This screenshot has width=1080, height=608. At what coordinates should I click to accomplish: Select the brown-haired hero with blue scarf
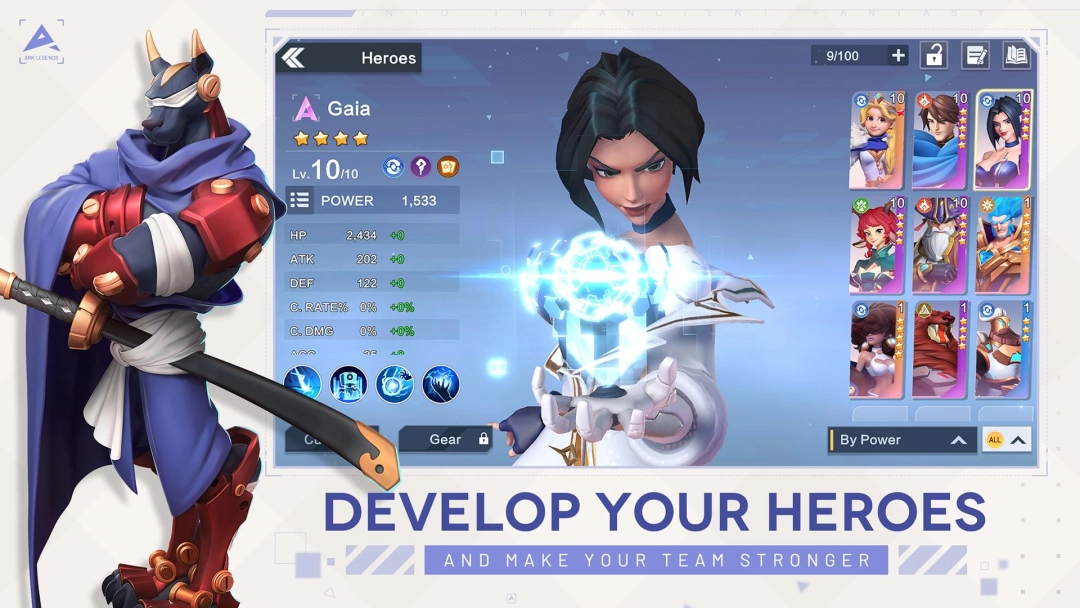pos(940,140)
